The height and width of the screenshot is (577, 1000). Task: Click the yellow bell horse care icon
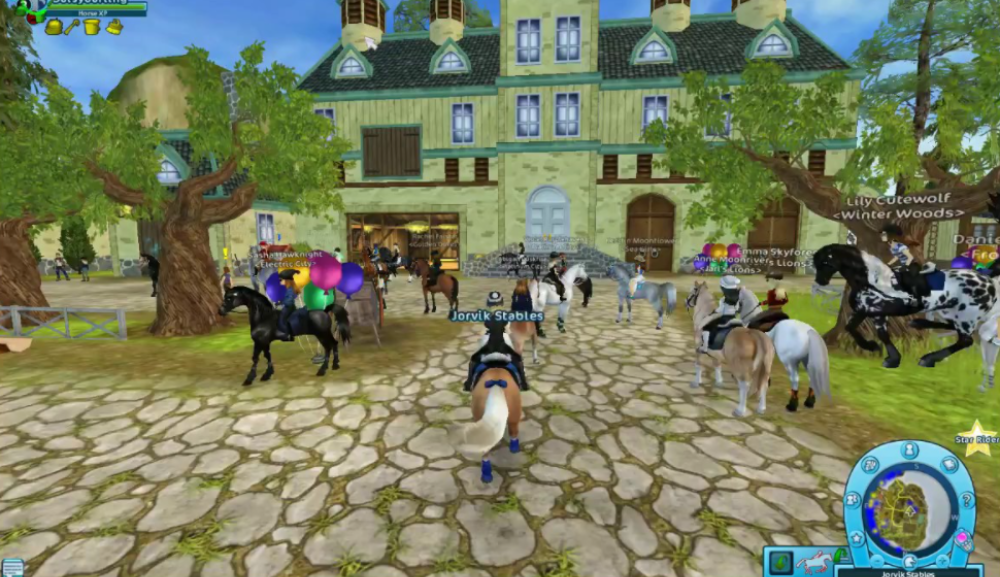[x=53, y=27]
